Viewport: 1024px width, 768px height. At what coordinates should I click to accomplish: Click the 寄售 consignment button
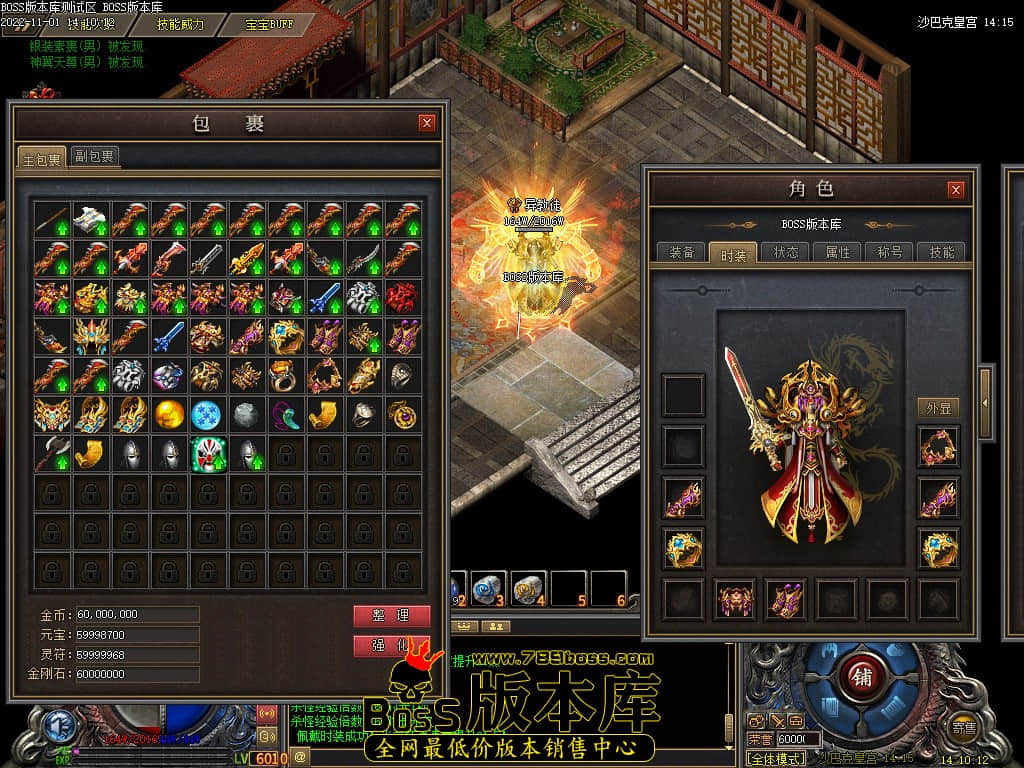tap(964, 728)
